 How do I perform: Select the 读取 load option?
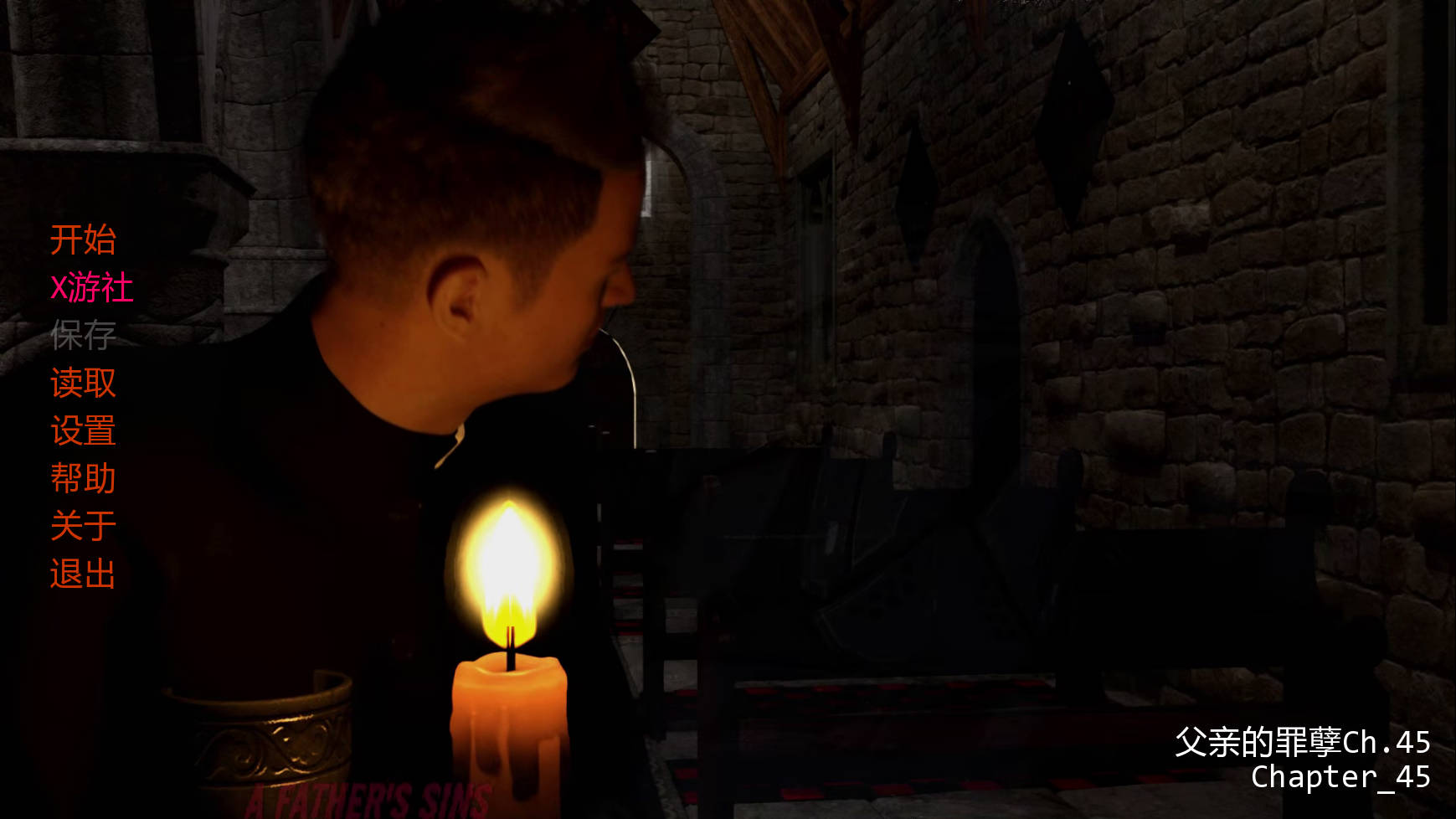83,384
